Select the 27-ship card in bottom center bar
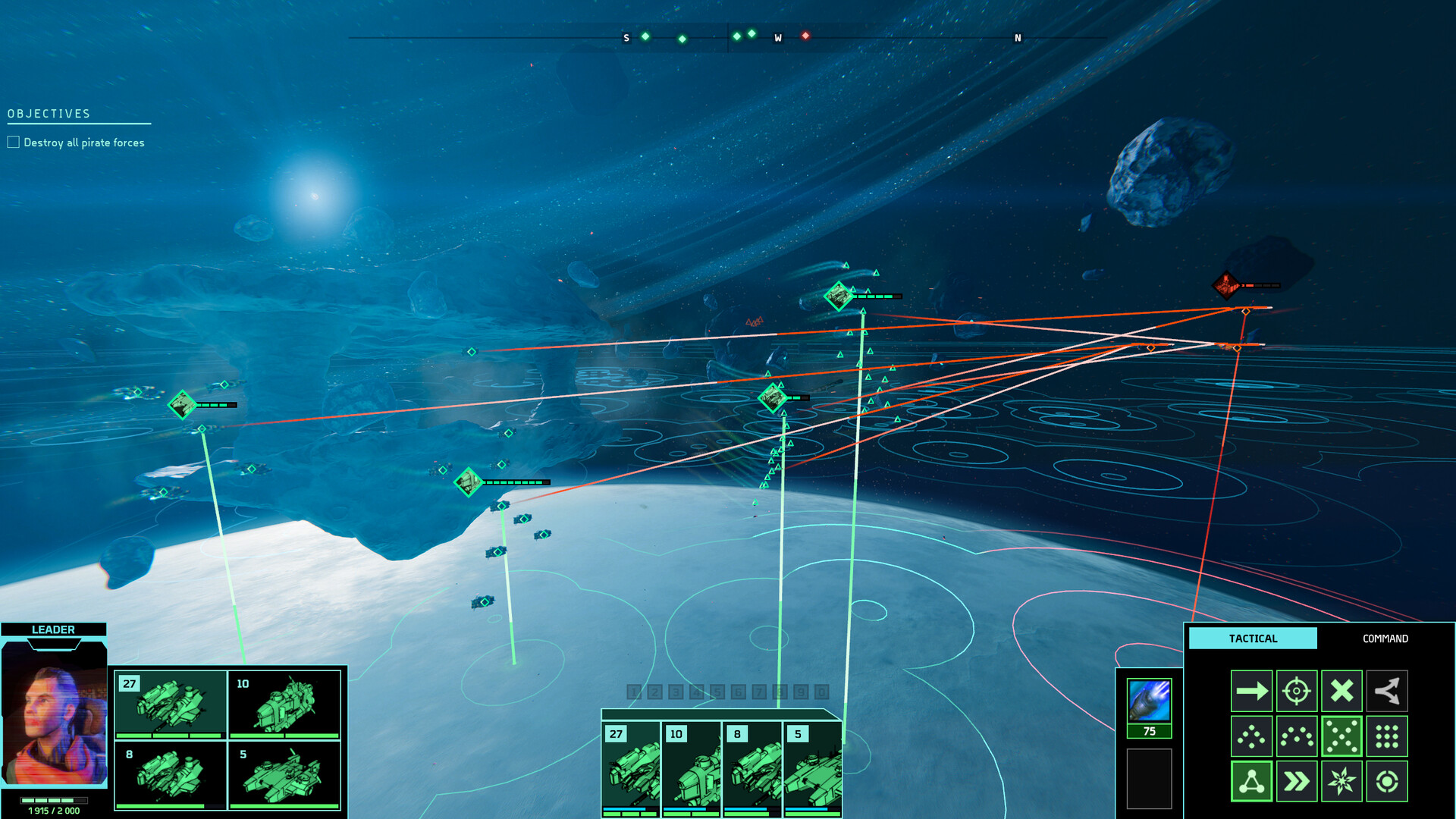 (631, 769)
